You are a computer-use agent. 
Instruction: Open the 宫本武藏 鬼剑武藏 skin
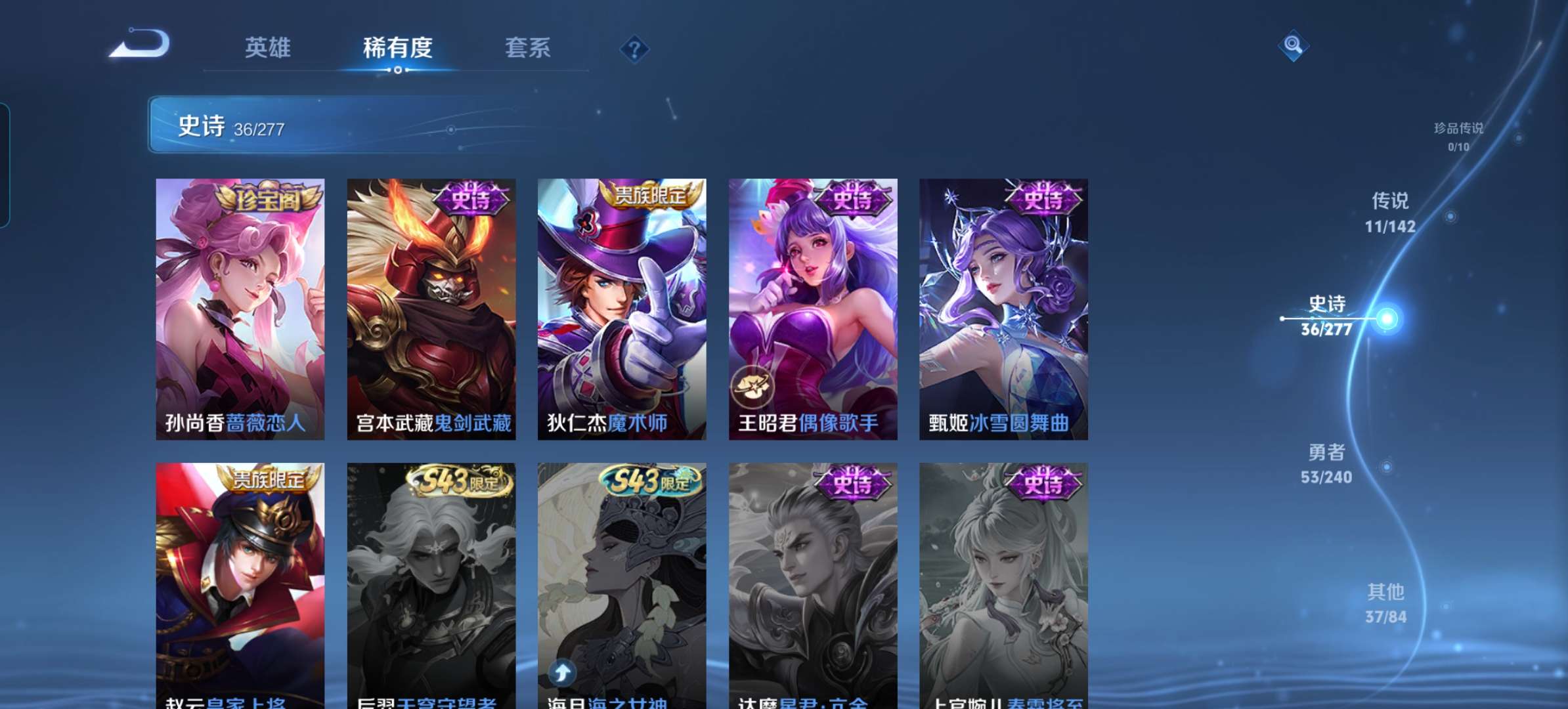point(431,309)
